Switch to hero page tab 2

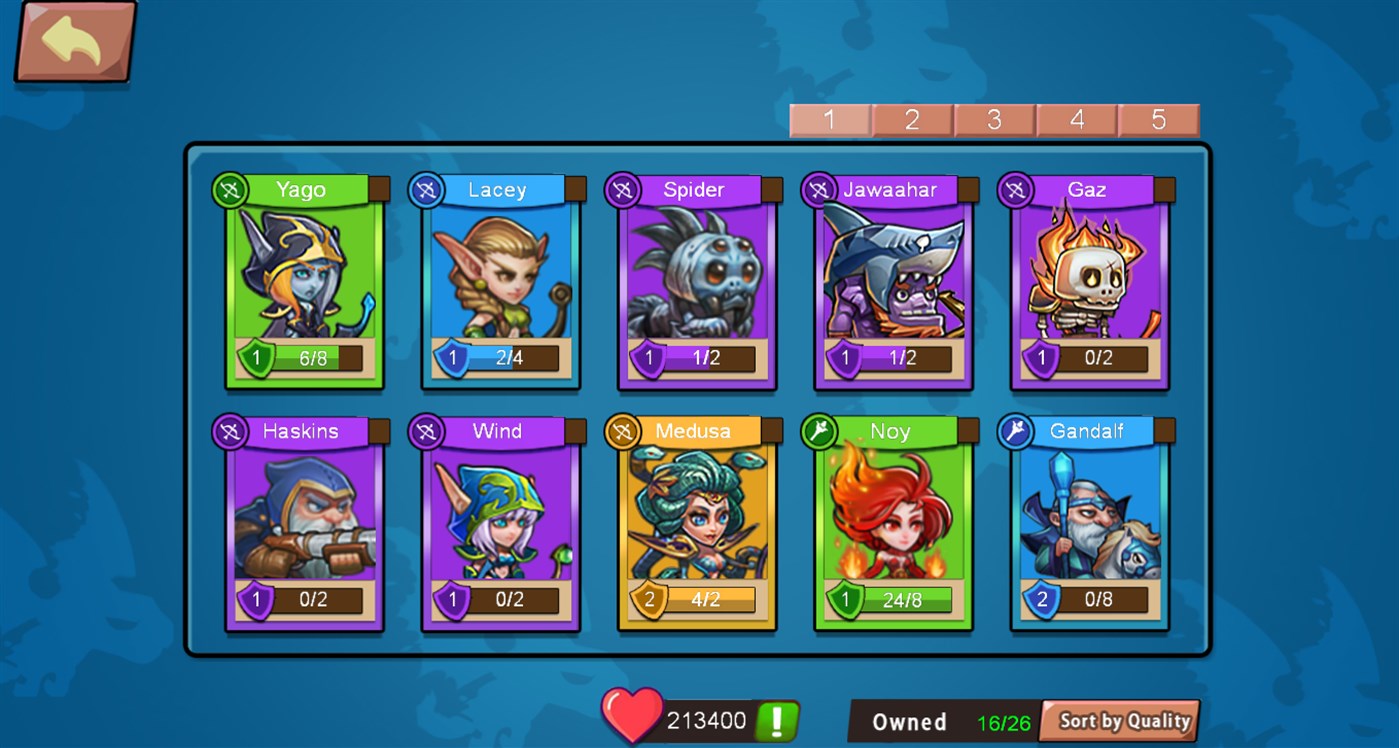(911, 119)
